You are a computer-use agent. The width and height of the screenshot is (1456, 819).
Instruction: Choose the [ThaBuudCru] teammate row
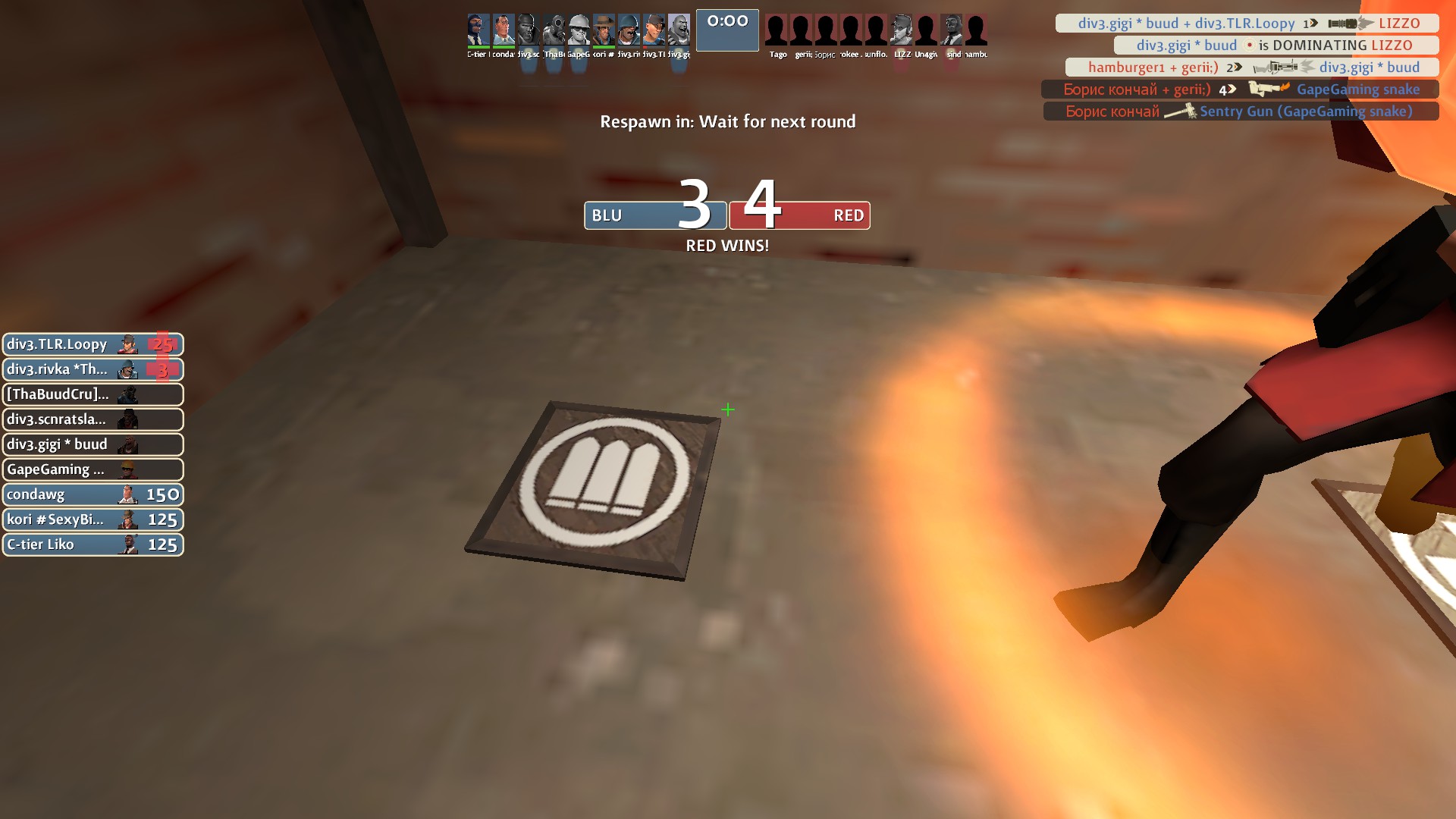pos(93,394)
